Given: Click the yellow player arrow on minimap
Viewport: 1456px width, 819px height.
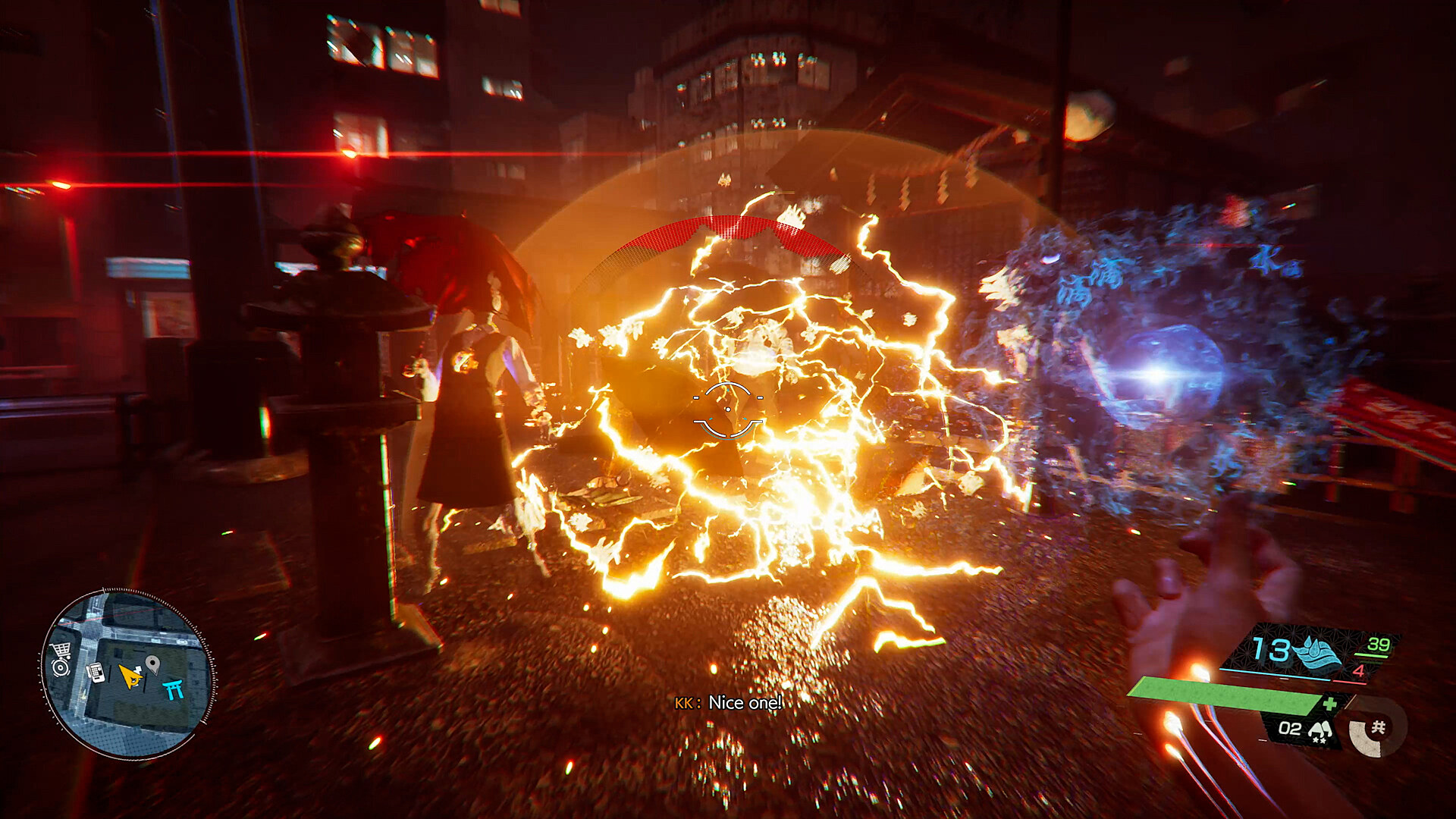Looking at the screenshot, I should (130, 676).
